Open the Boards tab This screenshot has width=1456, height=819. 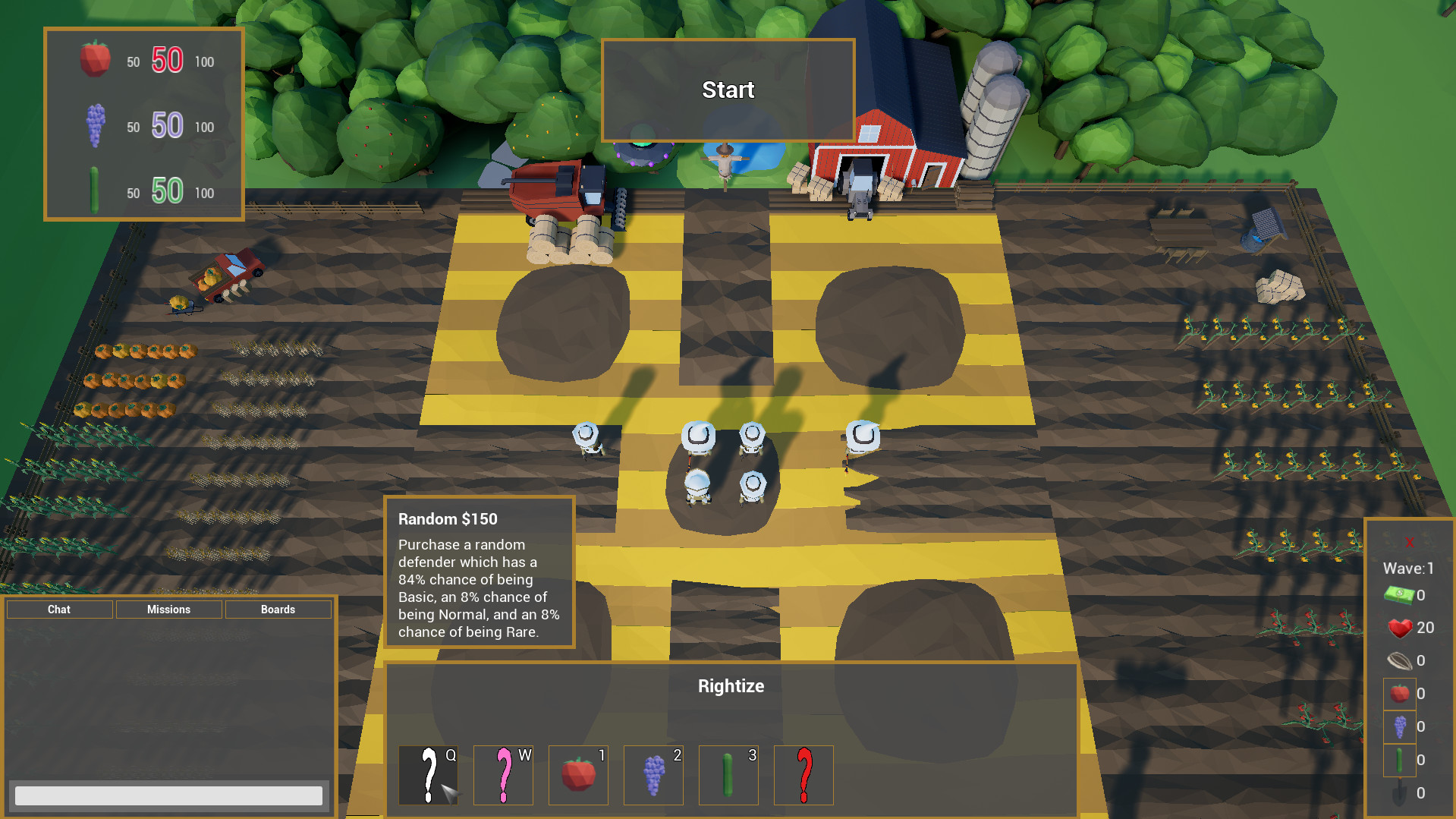click(278, 609)
